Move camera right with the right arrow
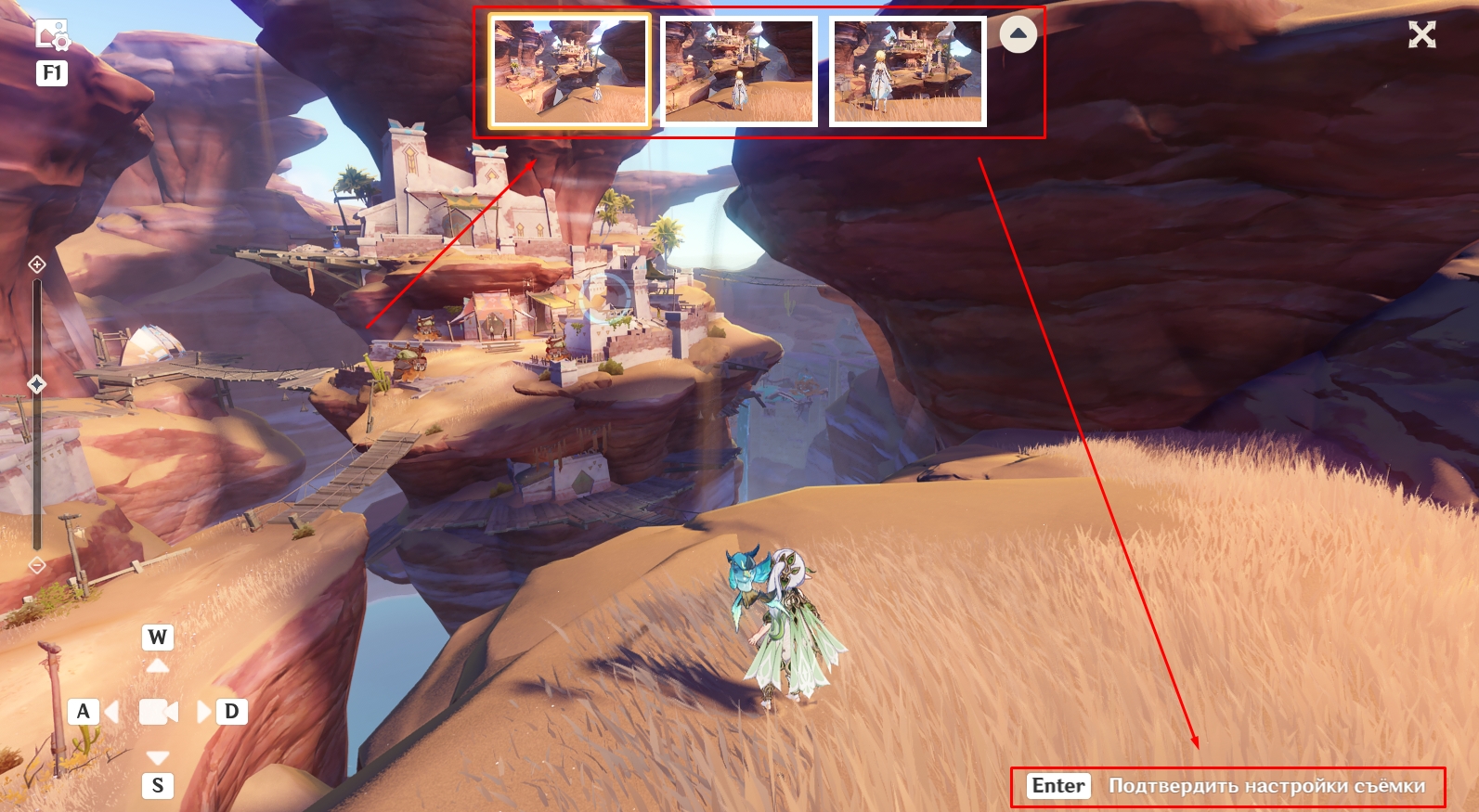 point(203,712)
